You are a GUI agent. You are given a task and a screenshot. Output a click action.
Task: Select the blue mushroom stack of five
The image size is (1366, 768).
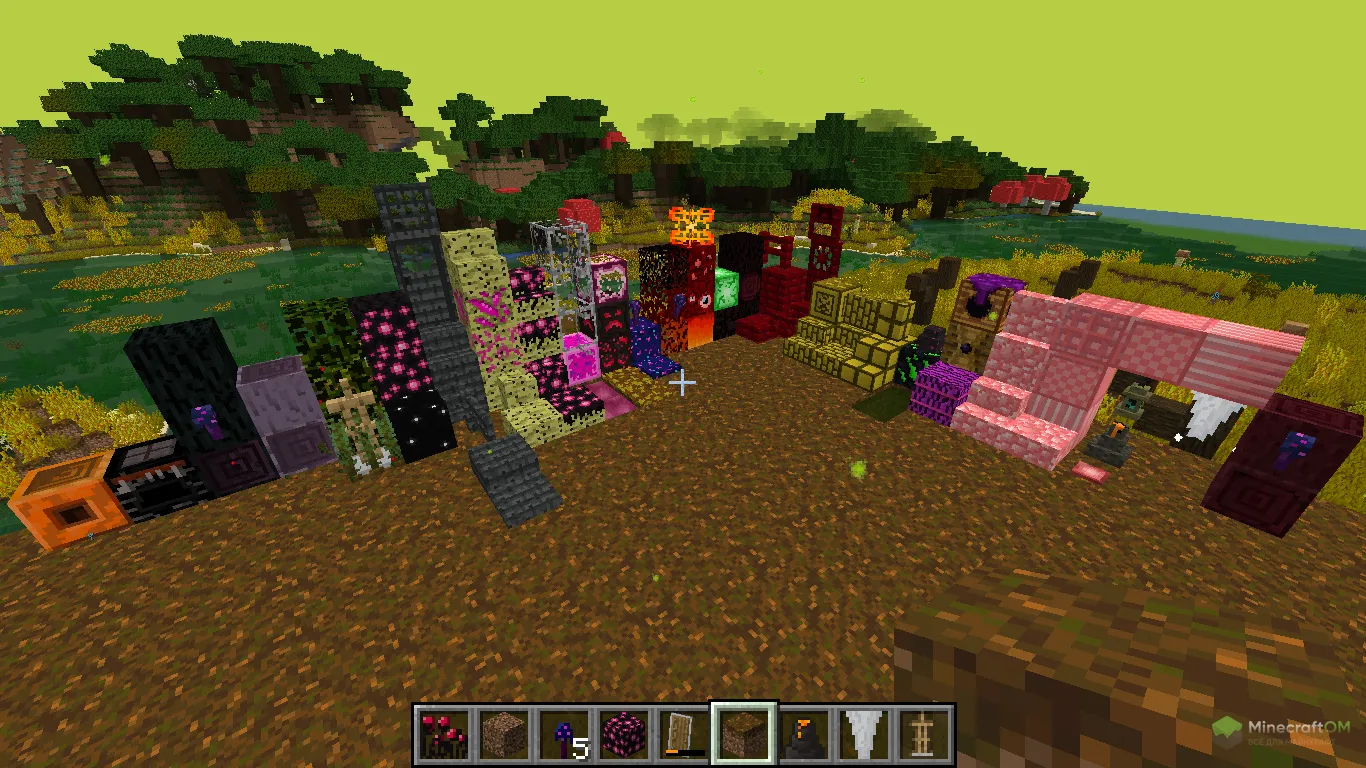click(564, 735)
